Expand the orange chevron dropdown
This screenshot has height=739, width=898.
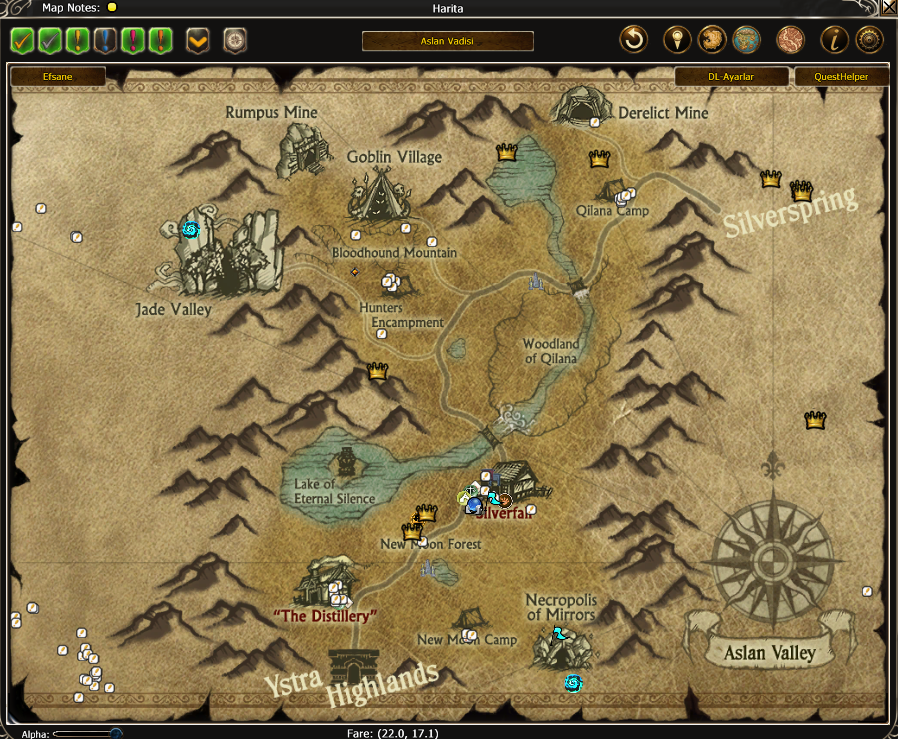(198, 41)
